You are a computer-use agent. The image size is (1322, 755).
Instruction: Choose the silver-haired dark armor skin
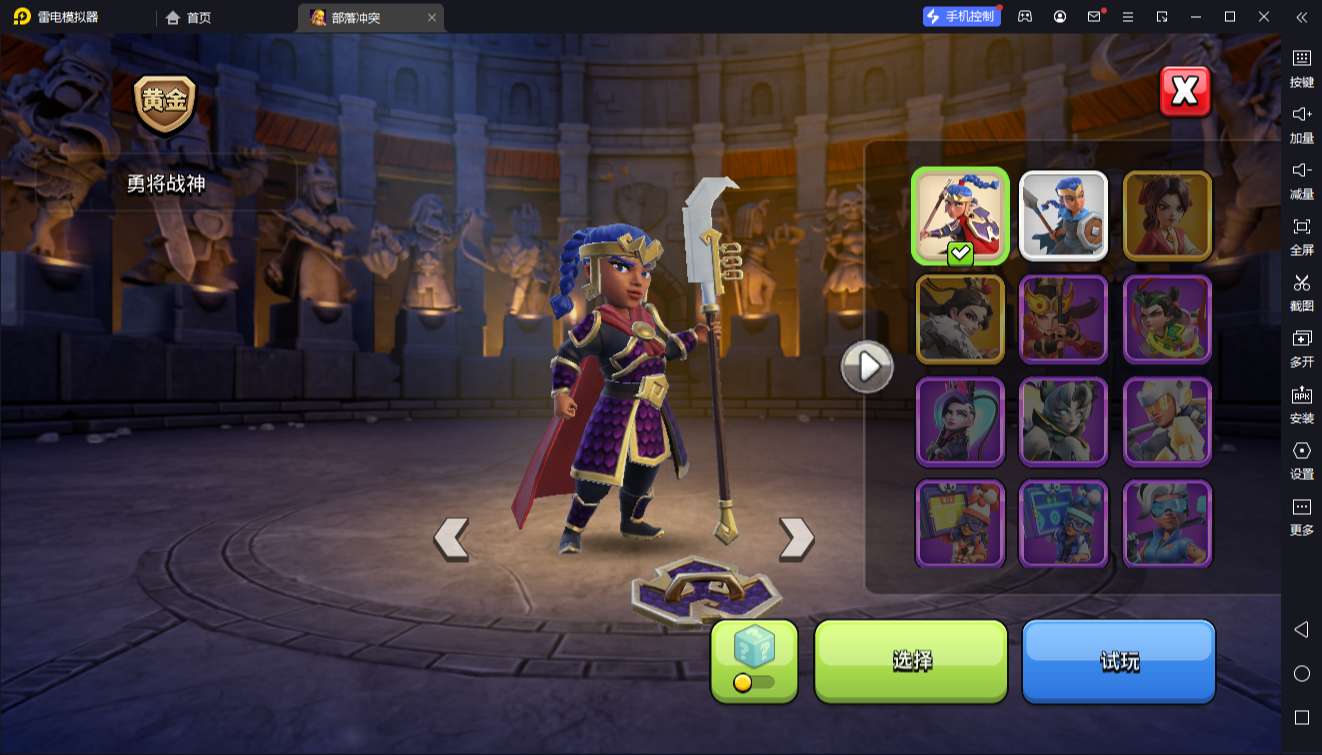(1063, 421)
